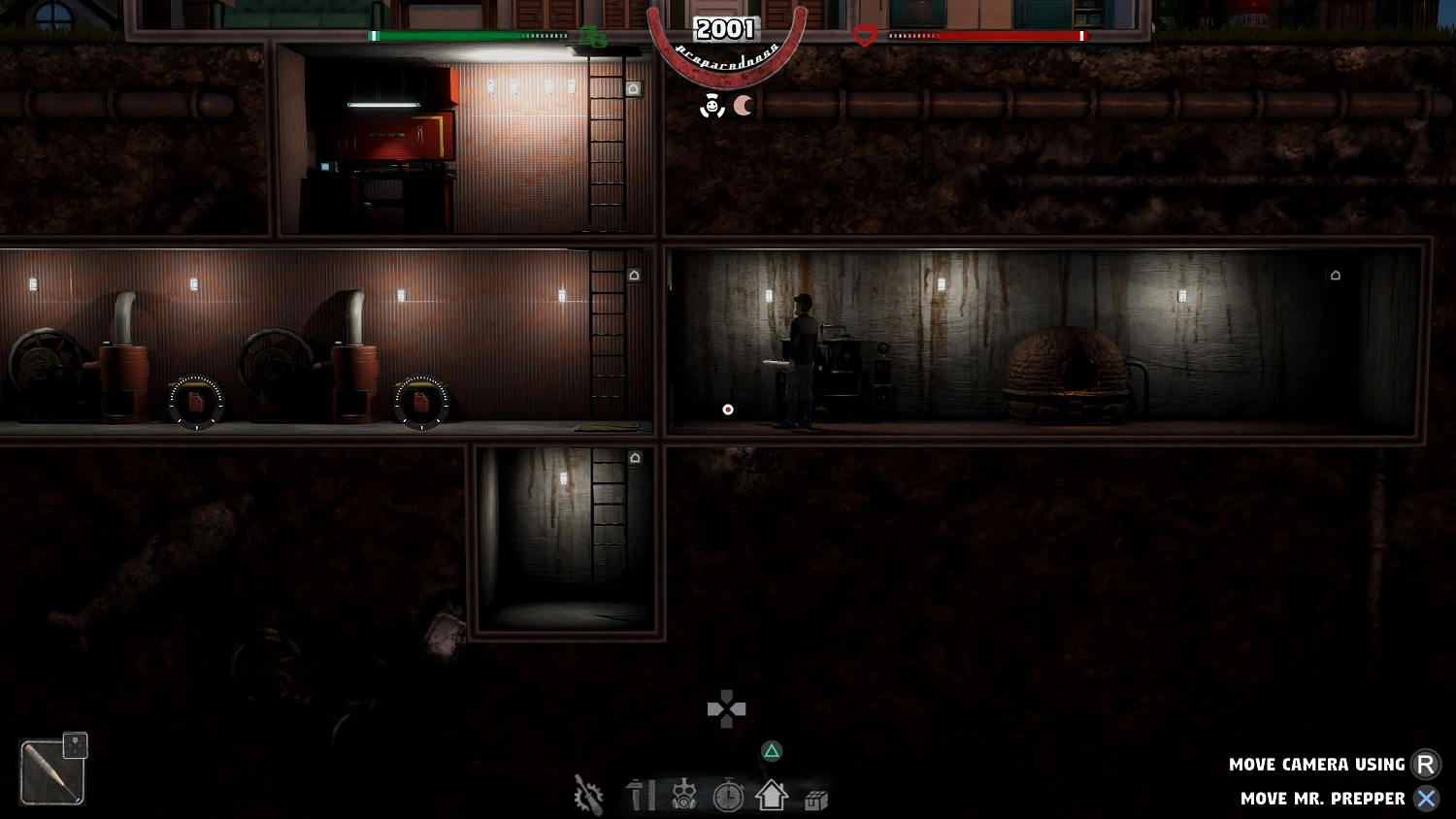Select the house icon in the bottom toolbar
Image resolution: width=1456 pixels, height=819 pixels.
772,796
